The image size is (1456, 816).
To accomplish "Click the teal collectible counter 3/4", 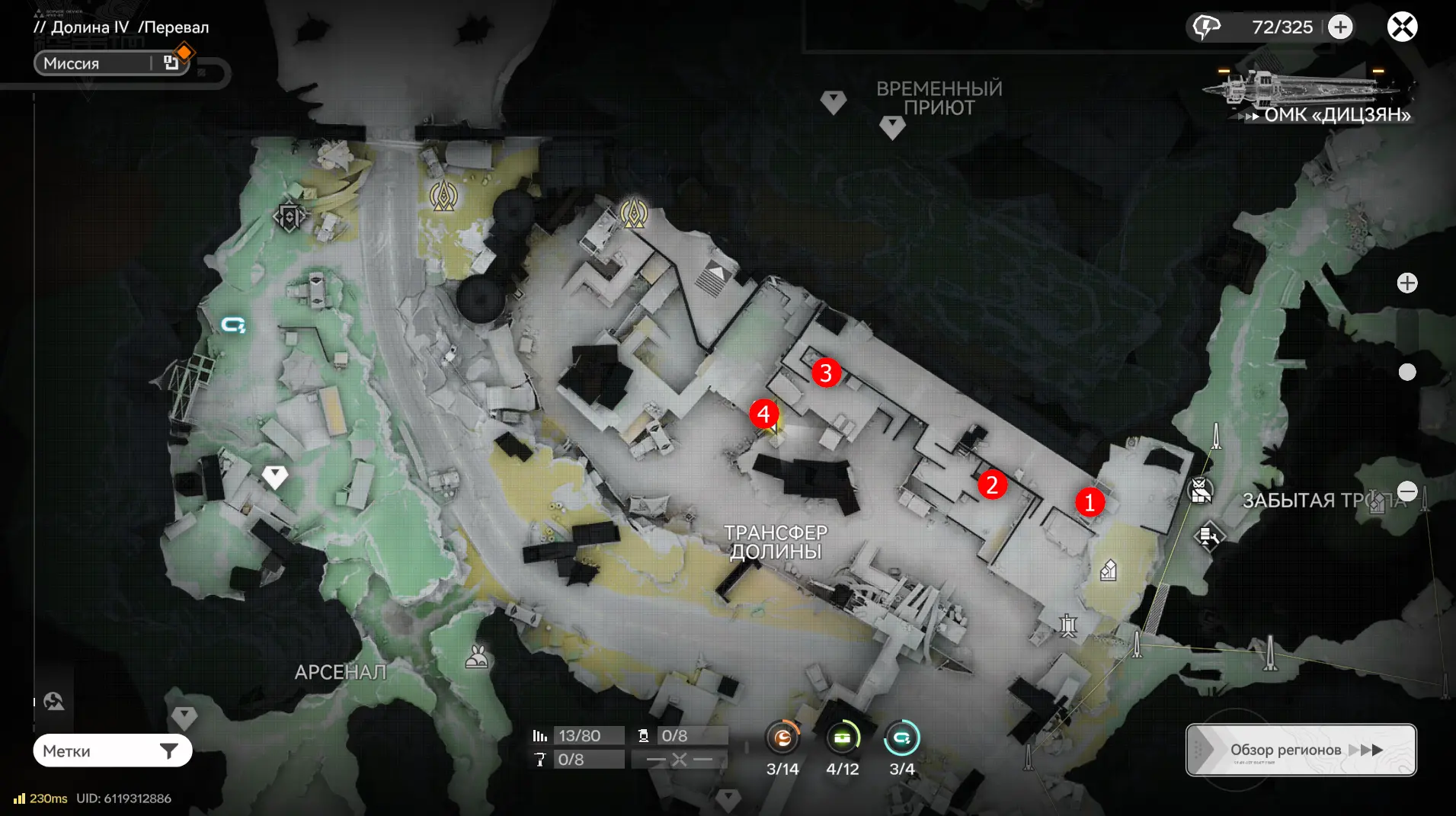I will tap(902, 738).
